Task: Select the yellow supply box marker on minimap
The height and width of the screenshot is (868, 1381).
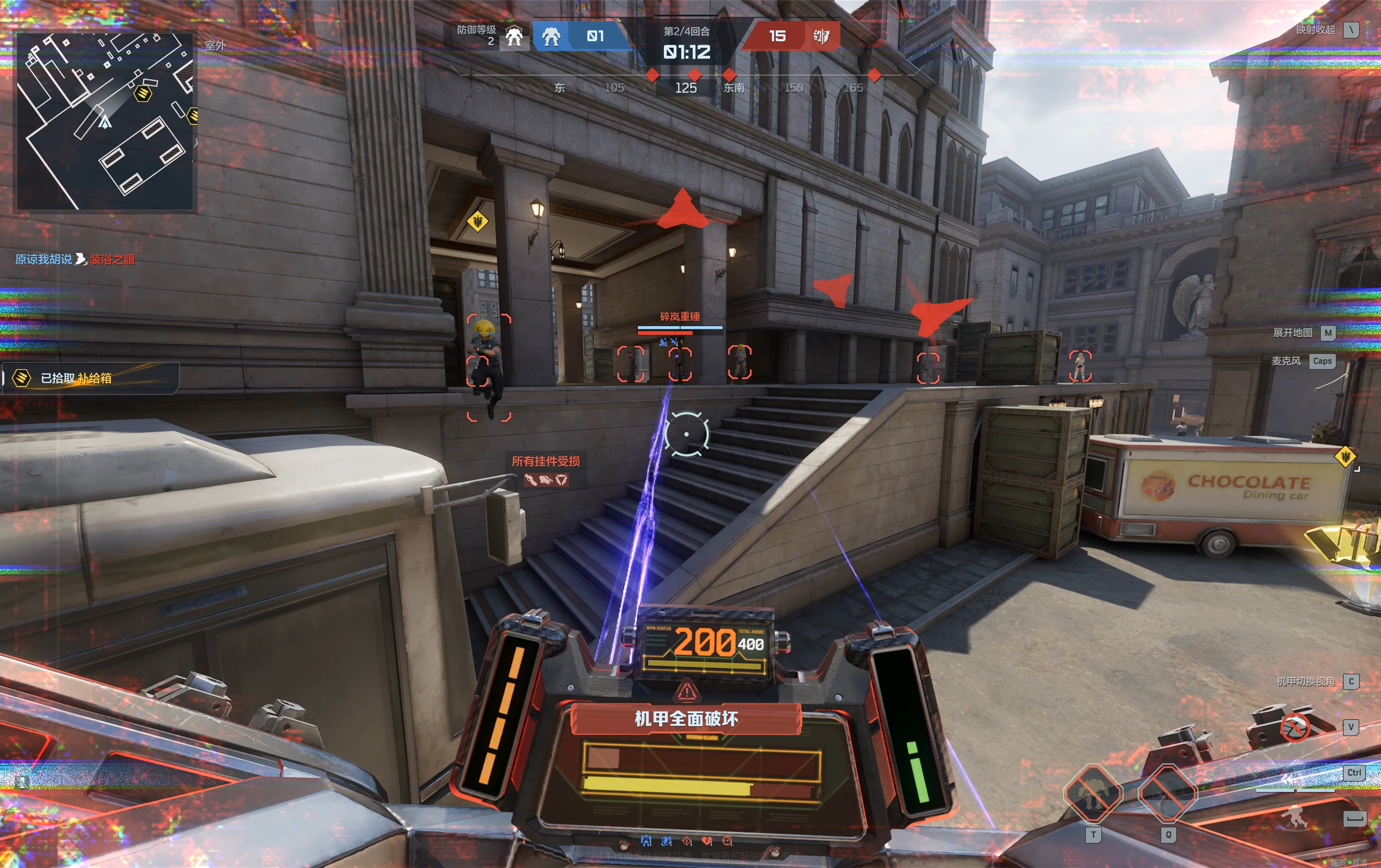Action: 142,93
